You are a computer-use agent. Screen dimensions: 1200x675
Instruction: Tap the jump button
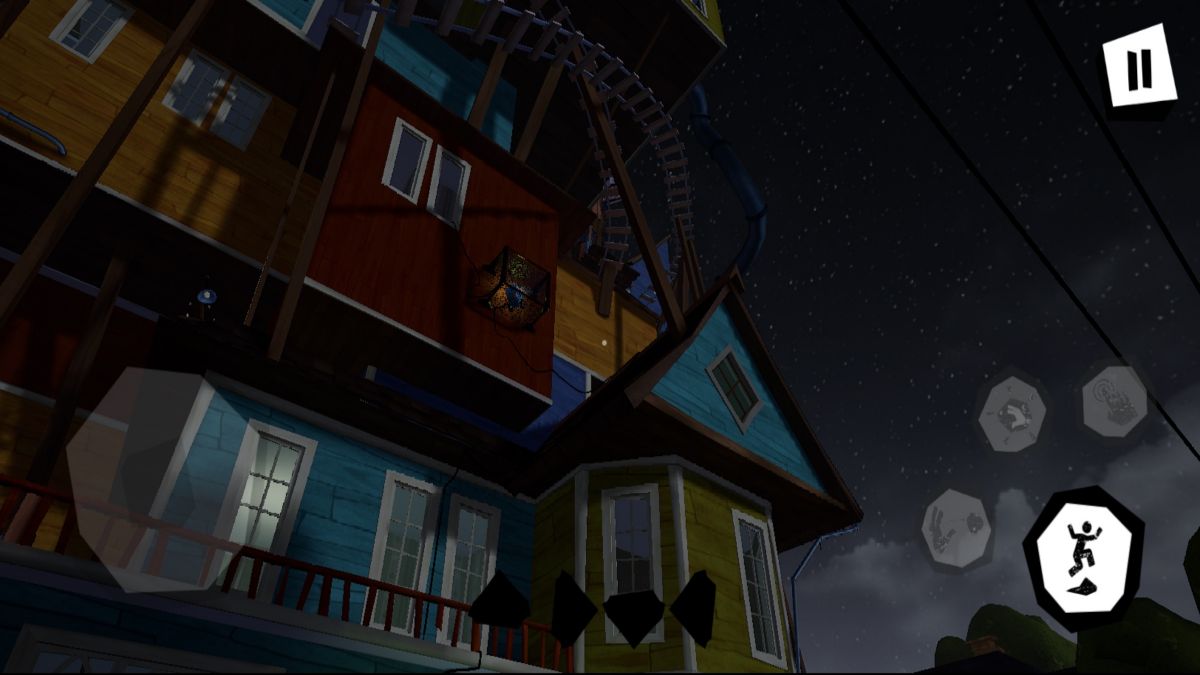[x=1083, y=558]
